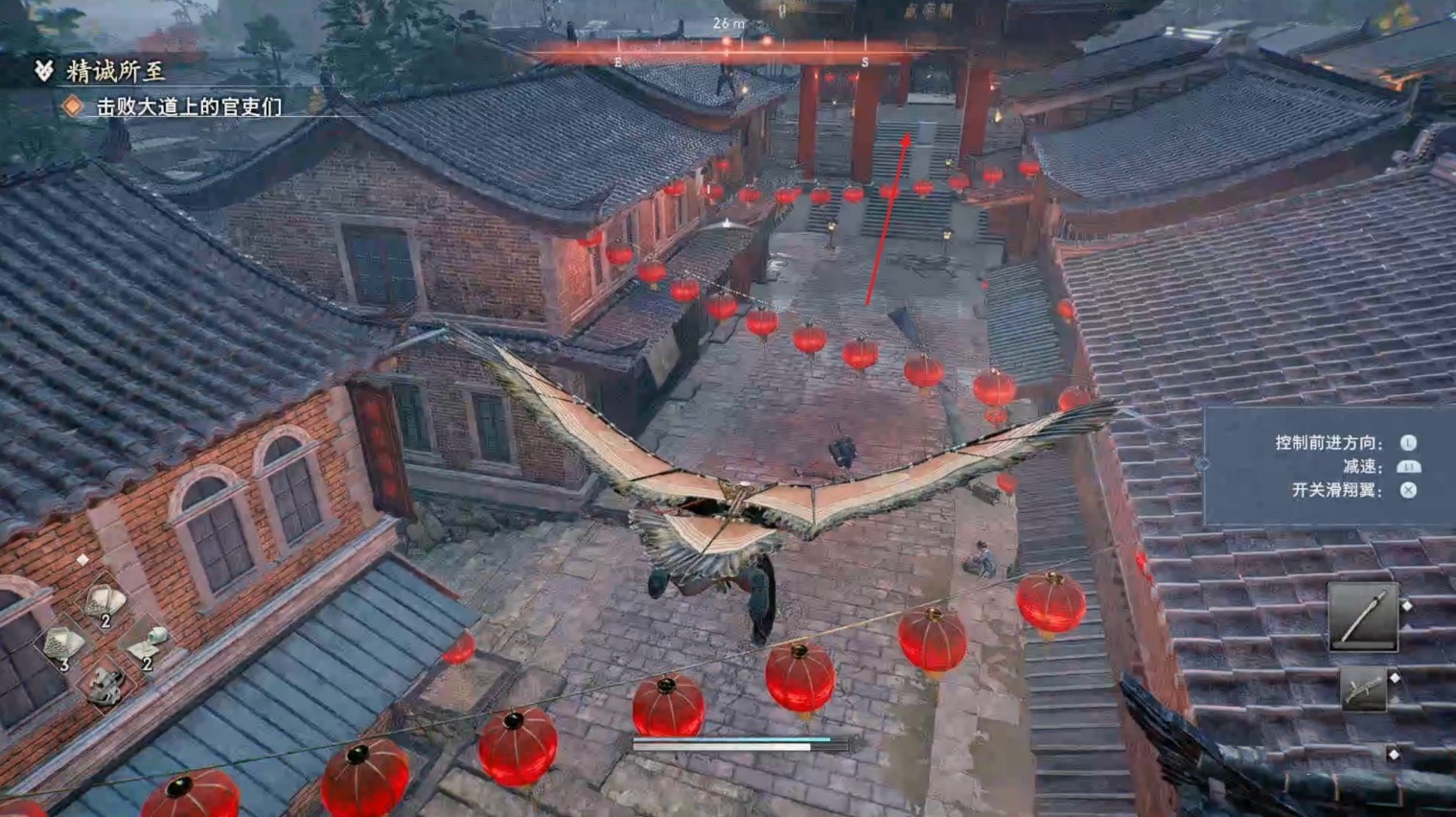Select the 击败大道上的官吏们 objective line

pyautogui.click(x=189, y=106)
